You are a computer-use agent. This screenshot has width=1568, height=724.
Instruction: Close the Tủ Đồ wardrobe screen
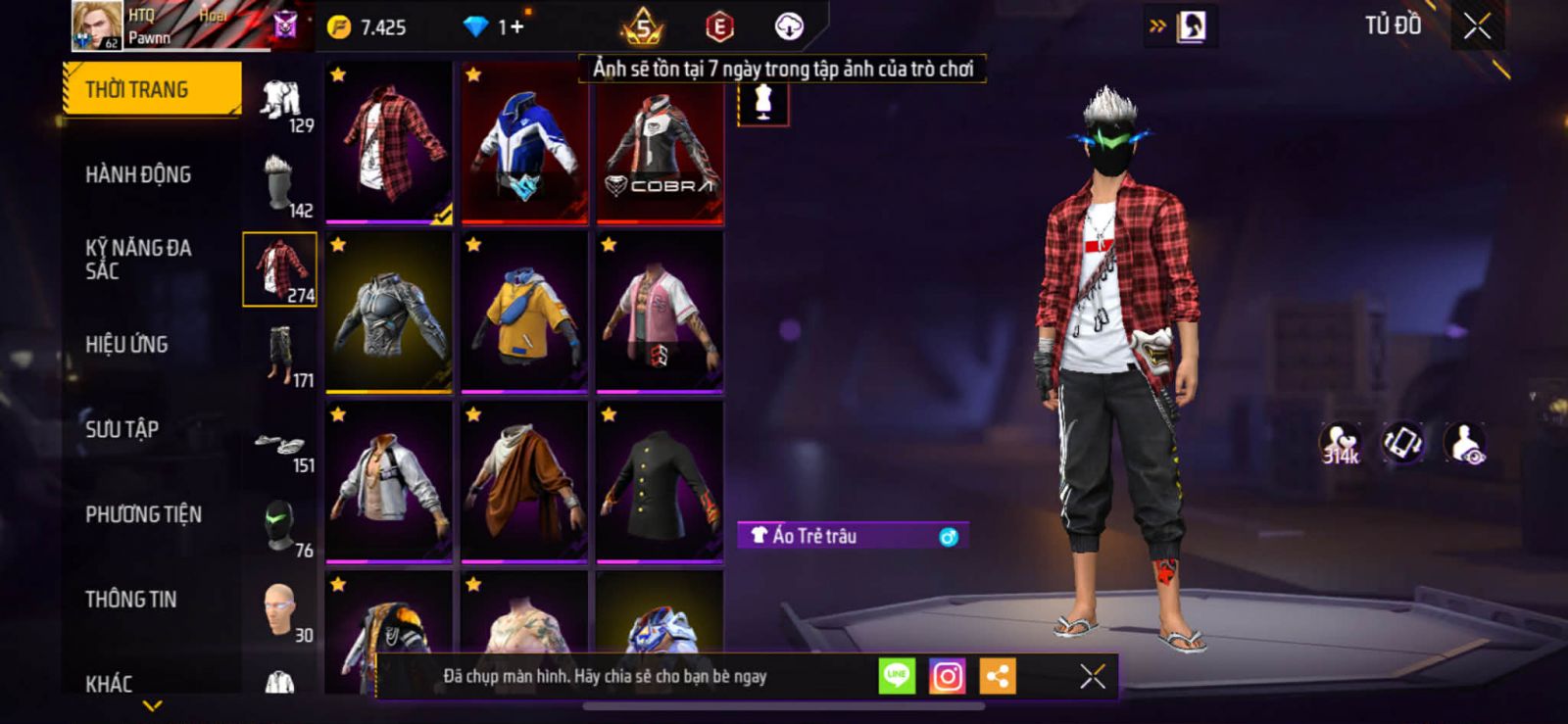tap(1477, 26)
